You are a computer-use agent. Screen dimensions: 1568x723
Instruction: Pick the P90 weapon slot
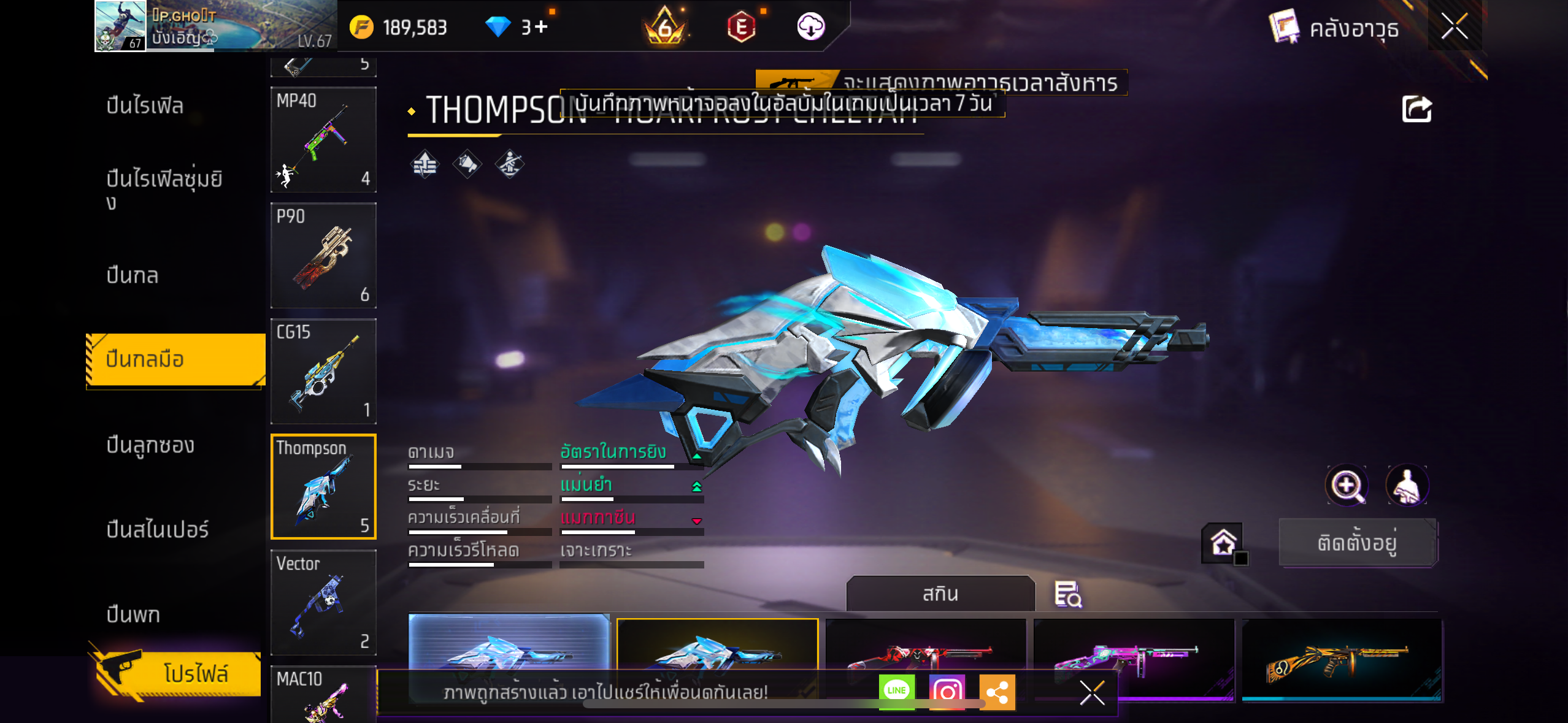point(323,255)
